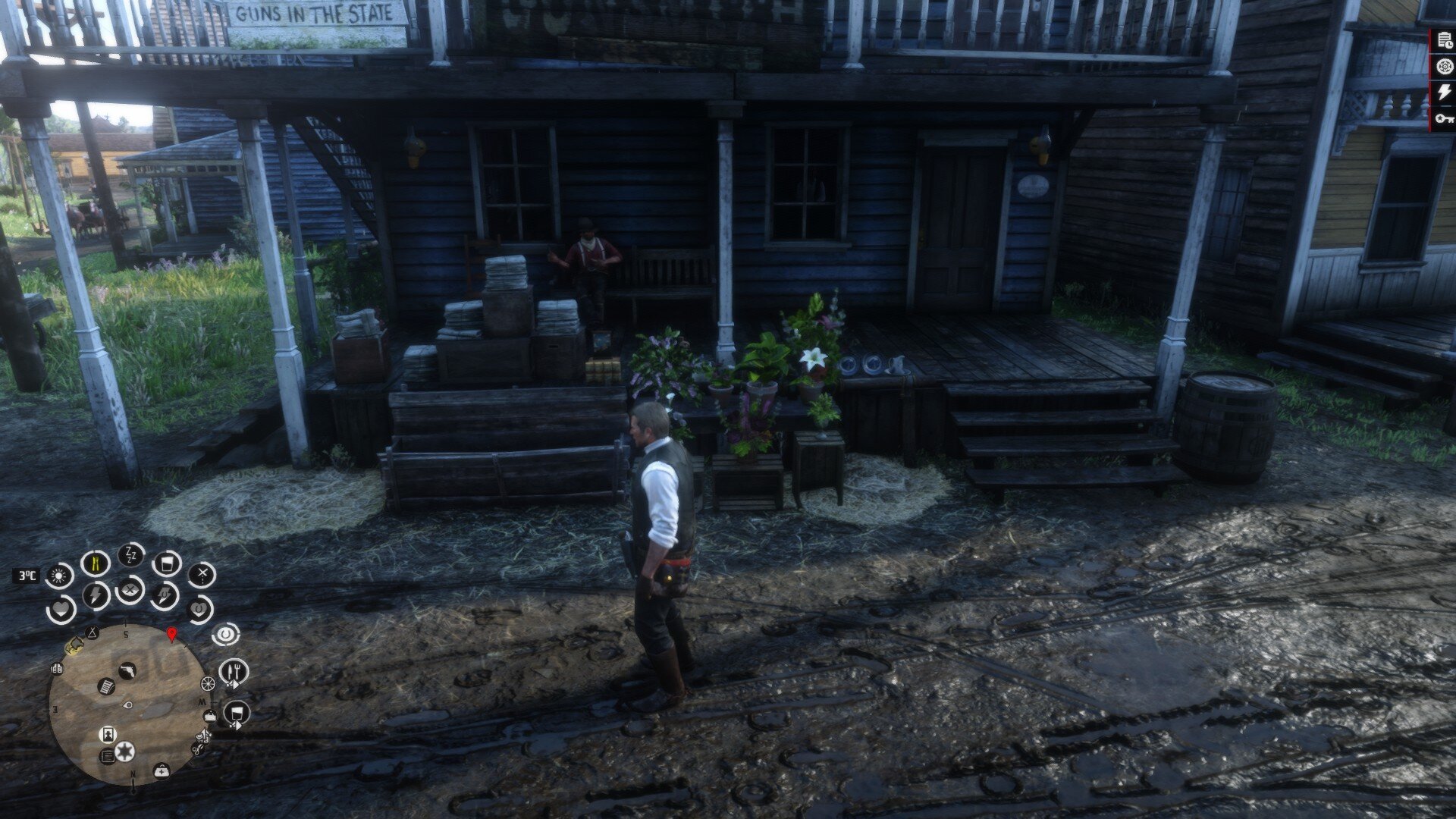Open the star key sidebar icon
1456x819 pixels.
[1443, 118]
